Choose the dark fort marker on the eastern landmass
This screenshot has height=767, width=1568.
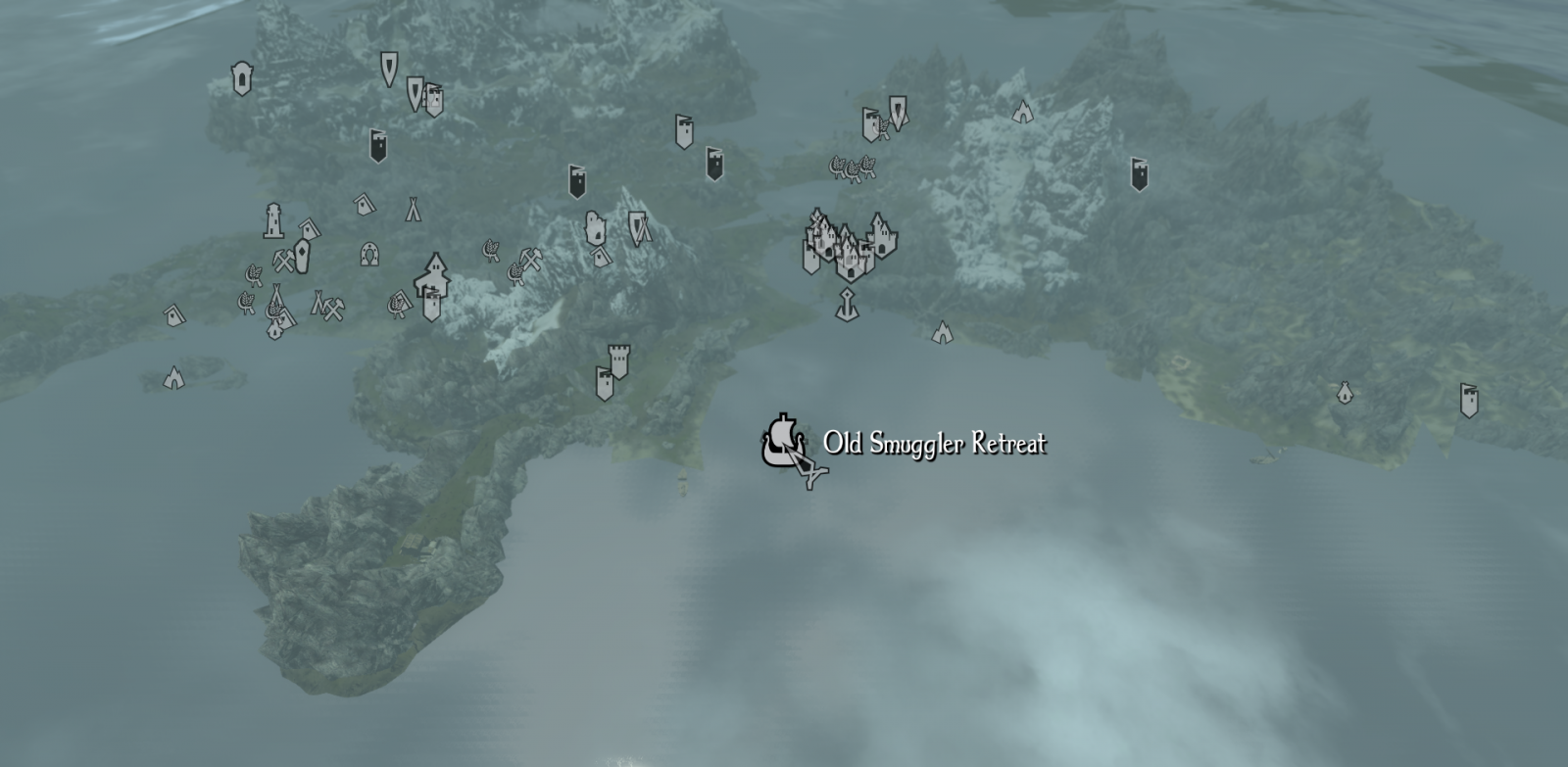coord(1139,174)
